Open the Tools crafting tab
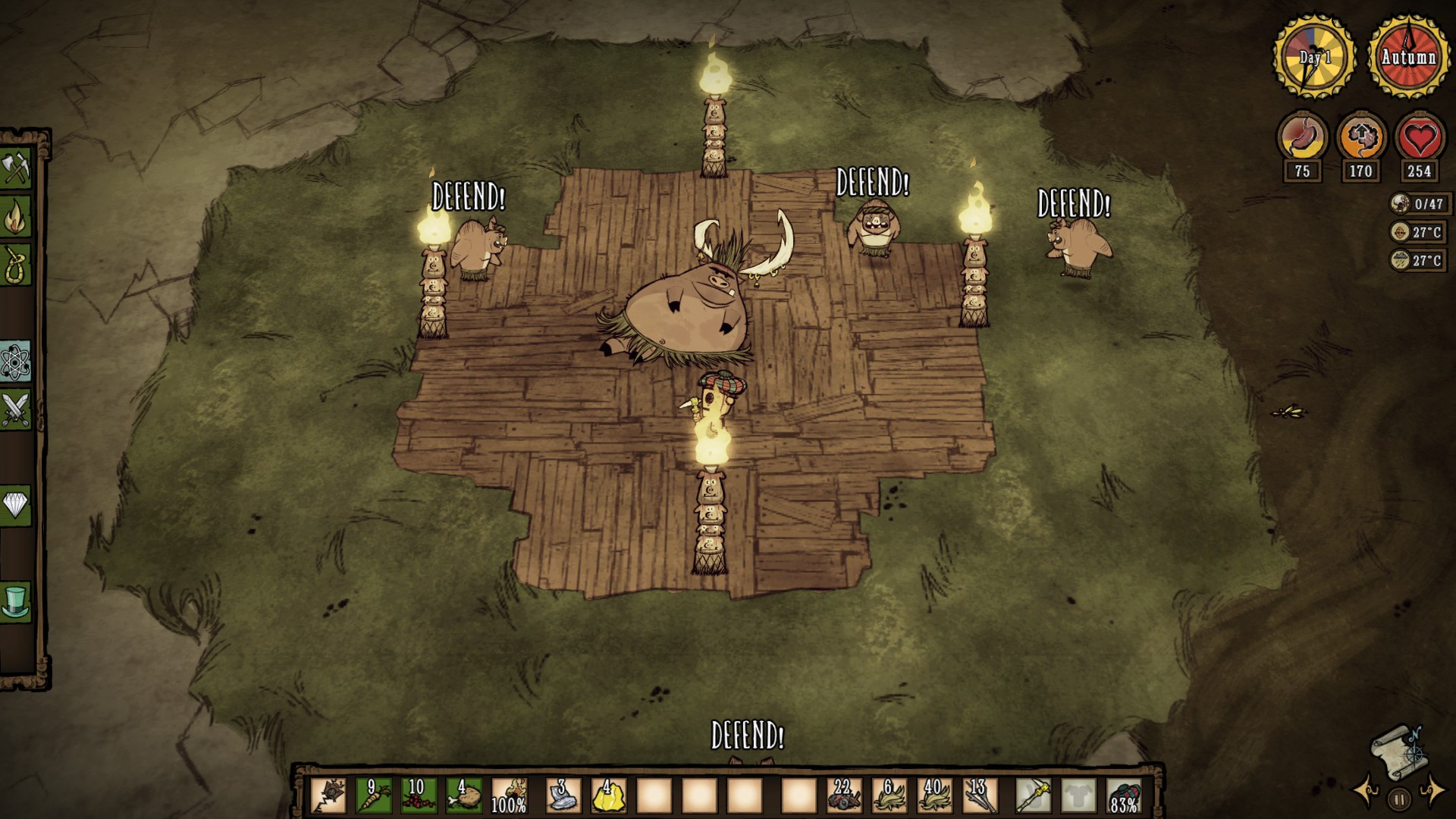 point(15,168)
